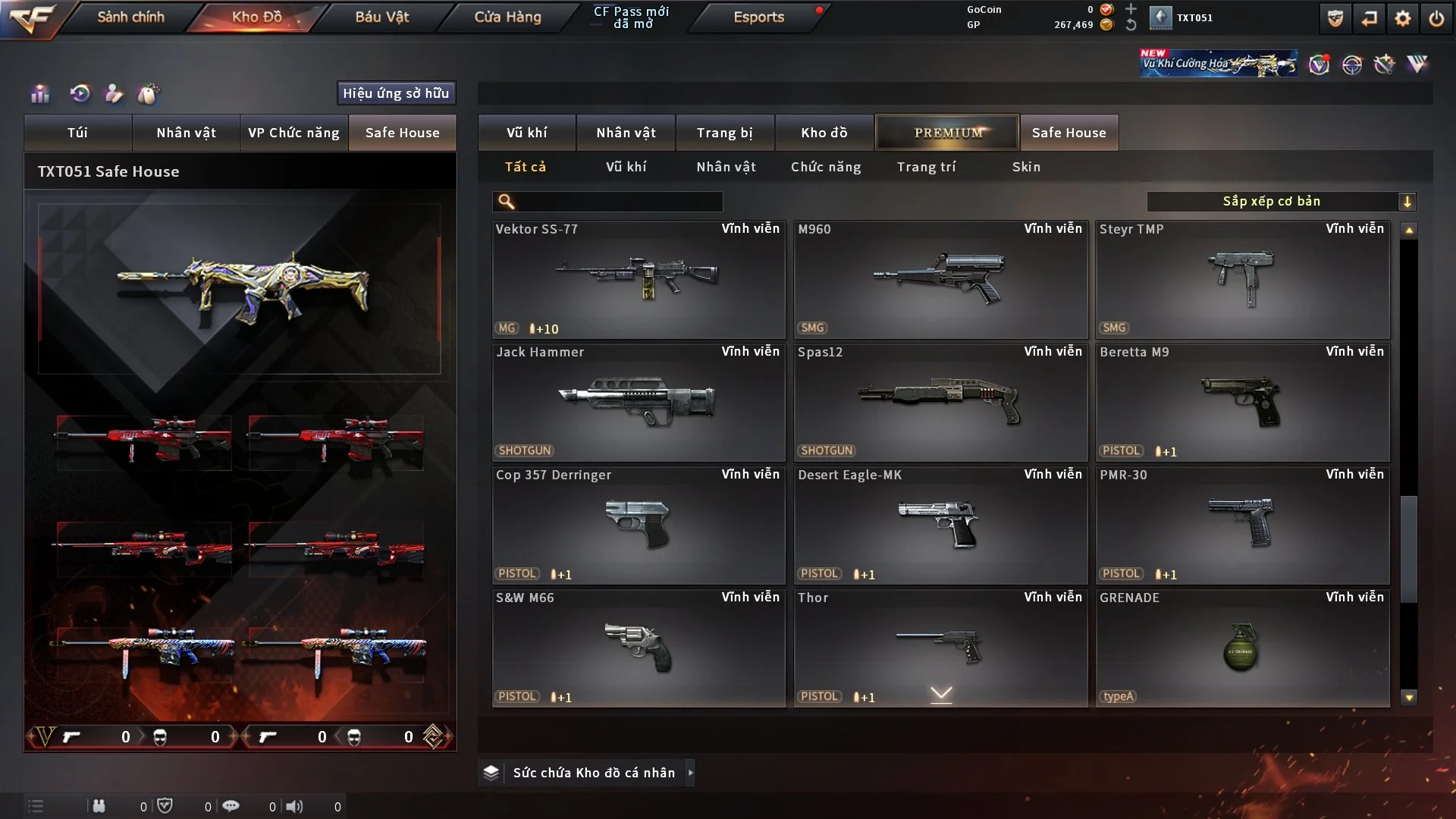Select the GRENADE item slot

coord(1242,648)
